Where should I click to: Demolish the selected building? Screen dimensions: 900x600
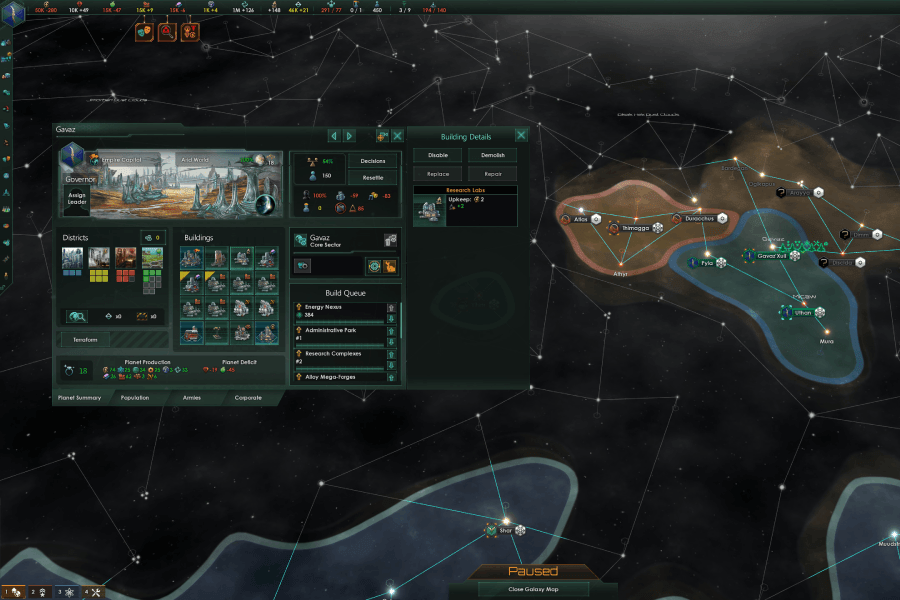click(x=493, y=155)
